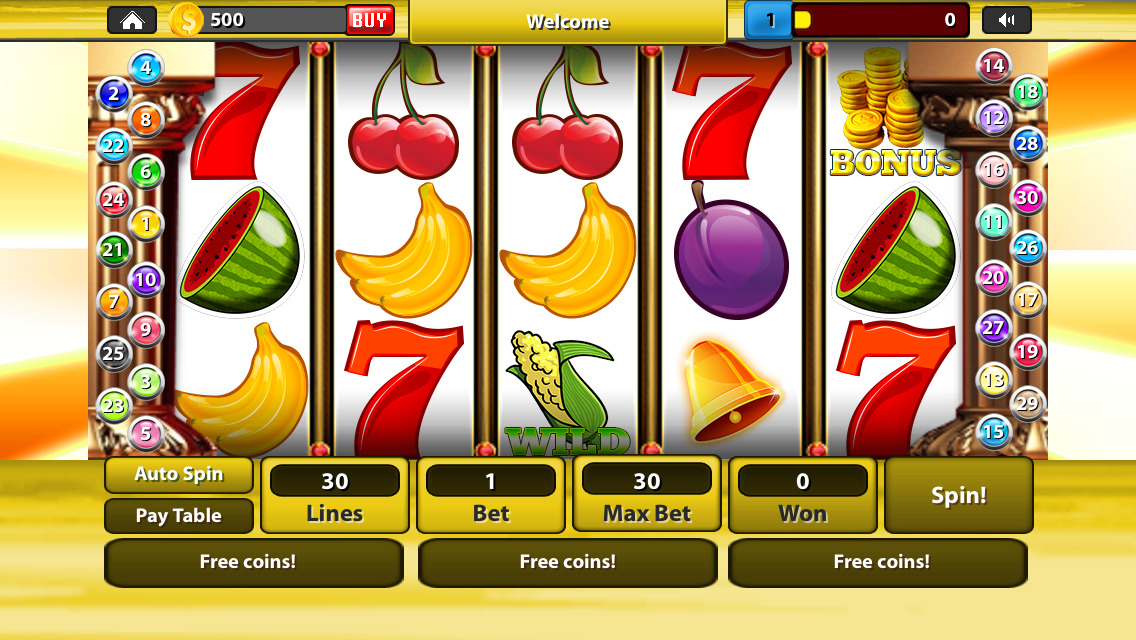Open the Pay Table
Viewport: 1136px width, 640px height.
tap(179, 516)
